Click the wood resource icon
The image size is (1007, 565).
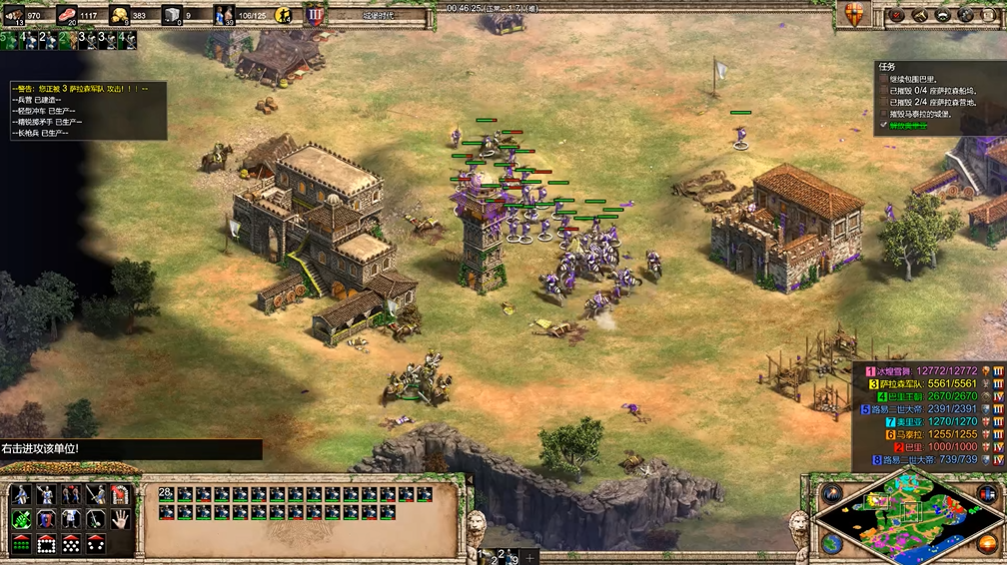pyautogui.click(x=15, y=15)
